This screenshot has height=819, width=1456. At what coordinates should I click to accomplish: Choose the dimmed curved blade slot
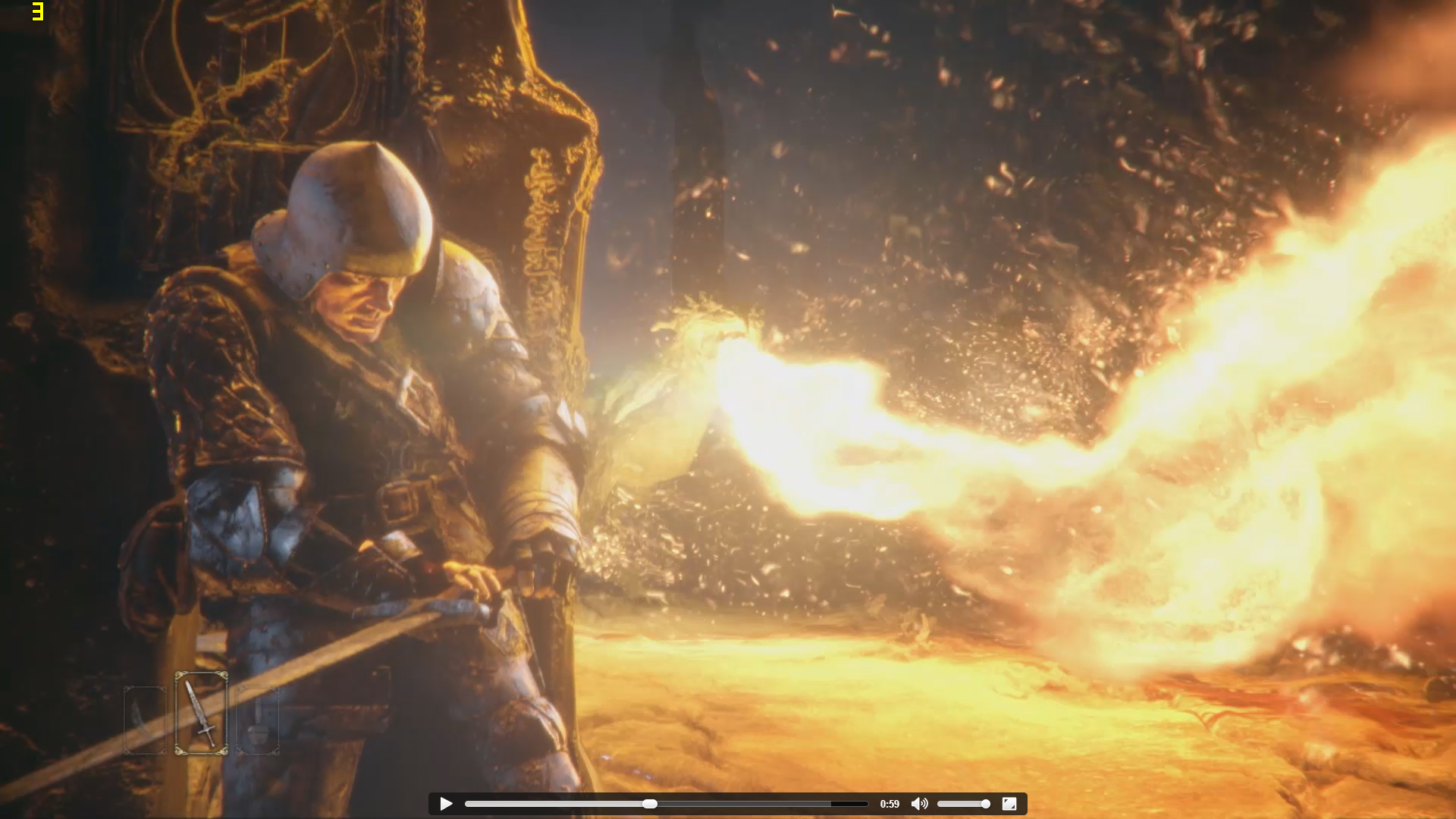[145, 720]
